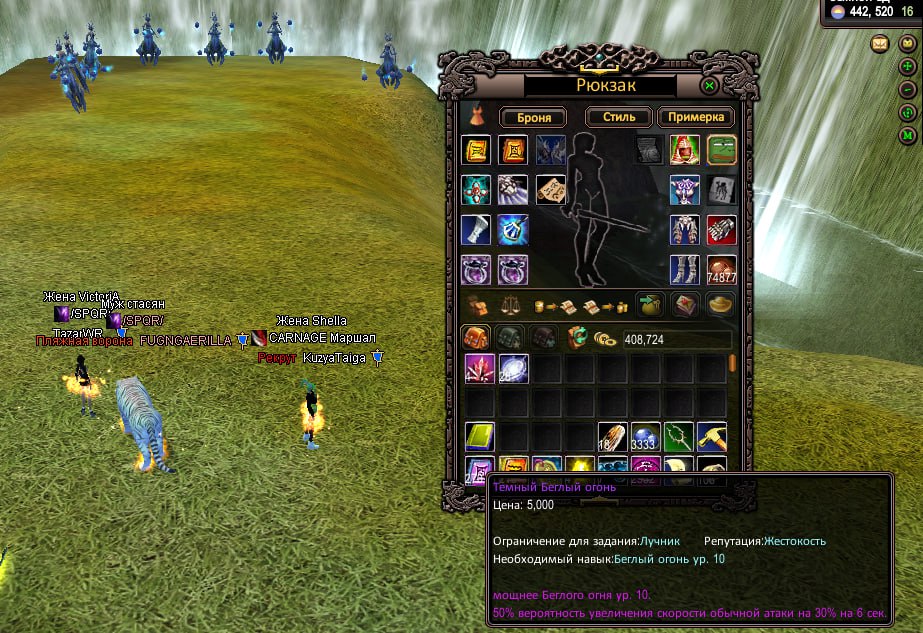Select the golden hammer item
Screen dimensions: 923x633
(x=711, y=437)
